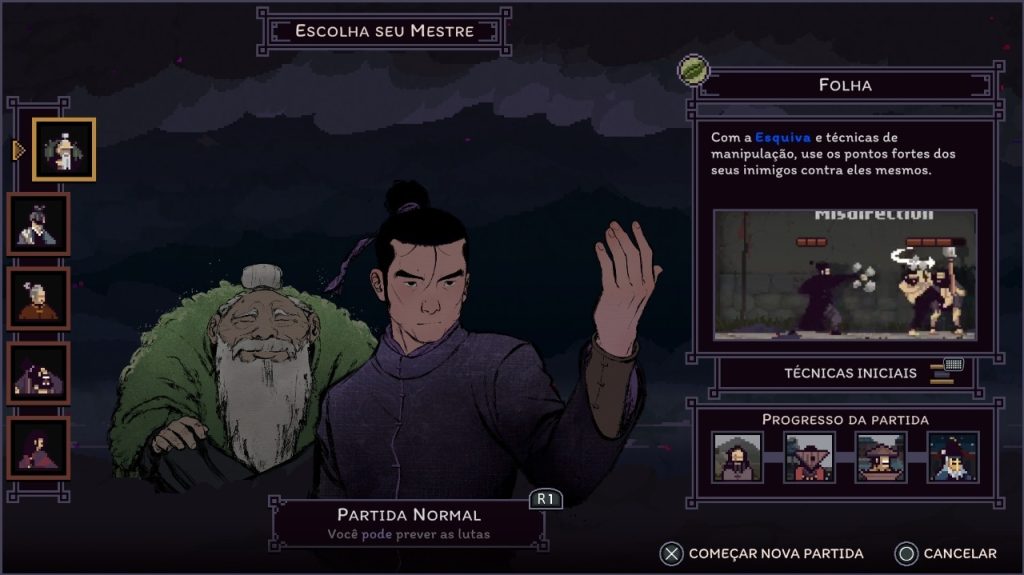Cancel the master selection
This screenshot has width=1024, height=575.
pyautogui.click(x=946, y=553)
